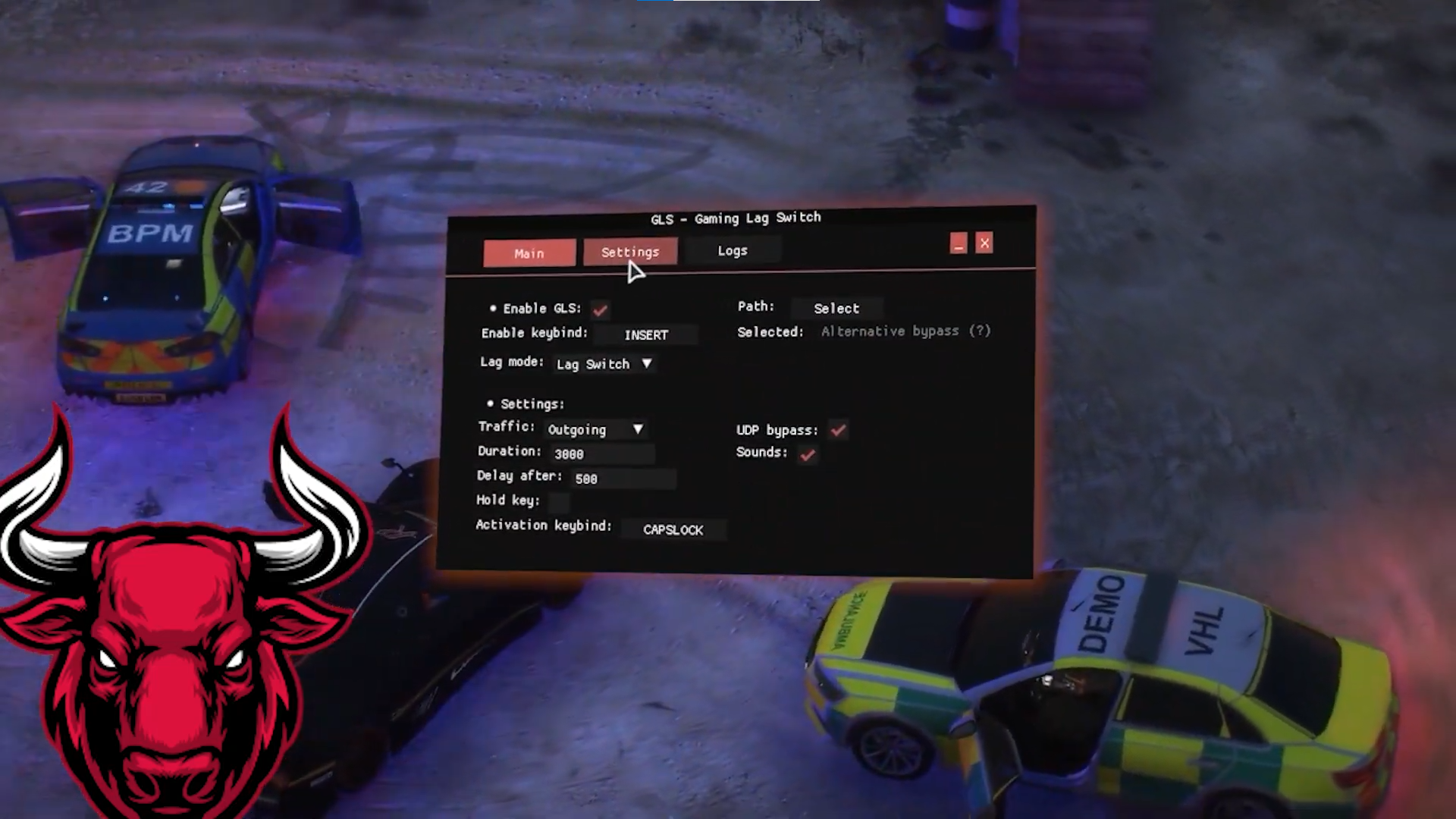
Task: Toggle the Sounds checkbox
Action: [808, 454]
